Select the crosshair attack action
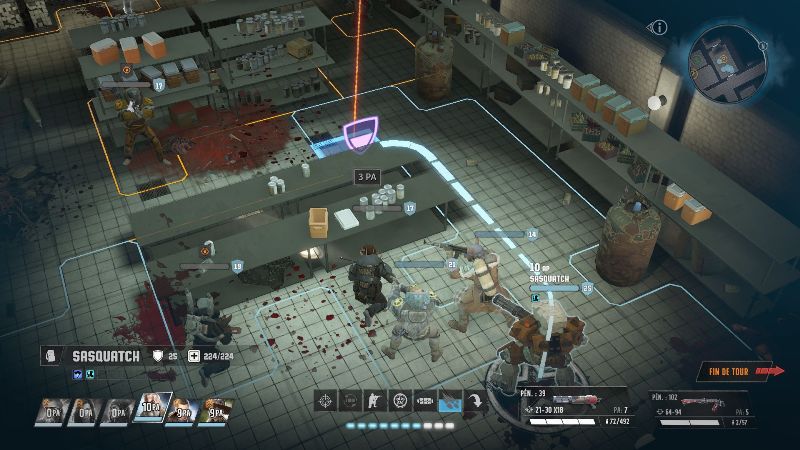This screenshot has height=450, width=800. [325, 401]
